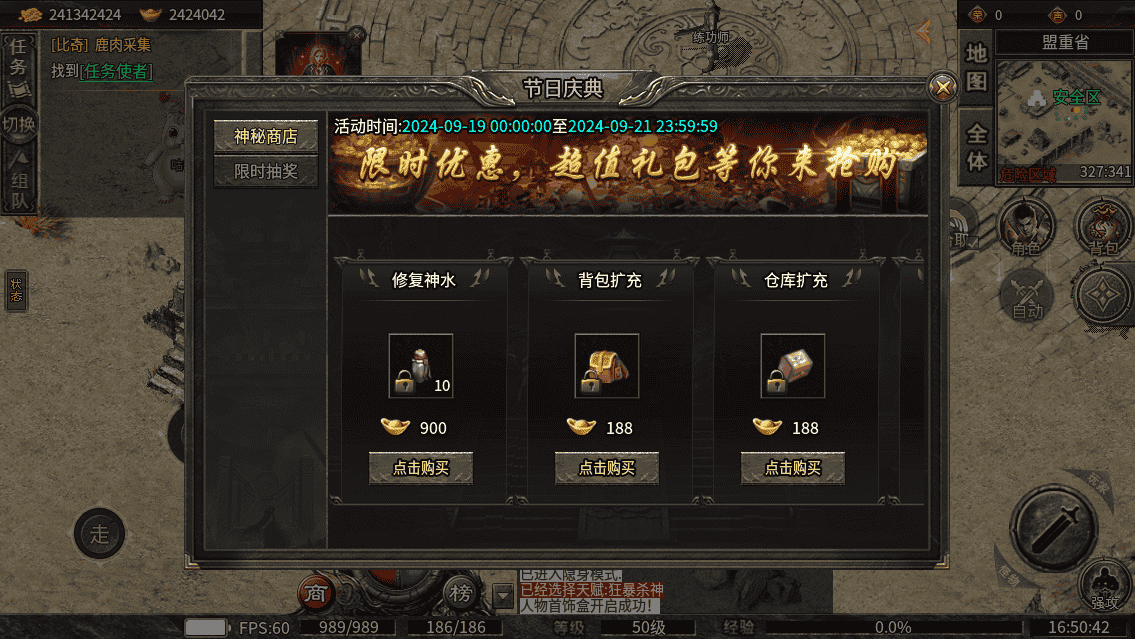Open the 榜 ranking button
The height and width of the screenshot is (639, 1135).
click(460, 594)
